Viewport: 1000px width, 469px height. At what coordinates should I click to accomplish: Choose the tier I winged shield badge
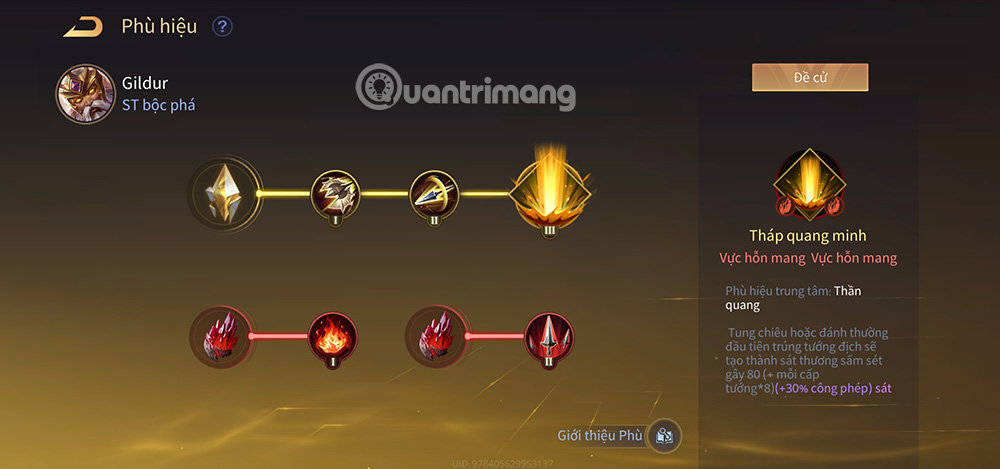(x=335, y=193)
